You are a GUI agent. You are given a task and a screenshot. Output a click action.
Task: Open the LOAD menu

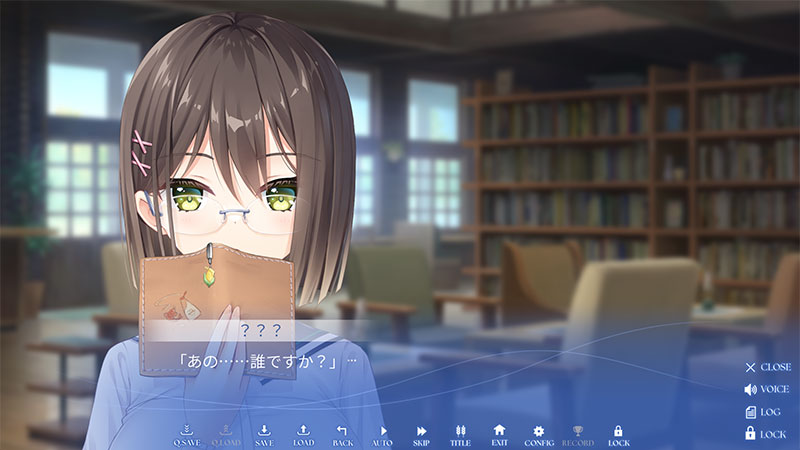303,434
